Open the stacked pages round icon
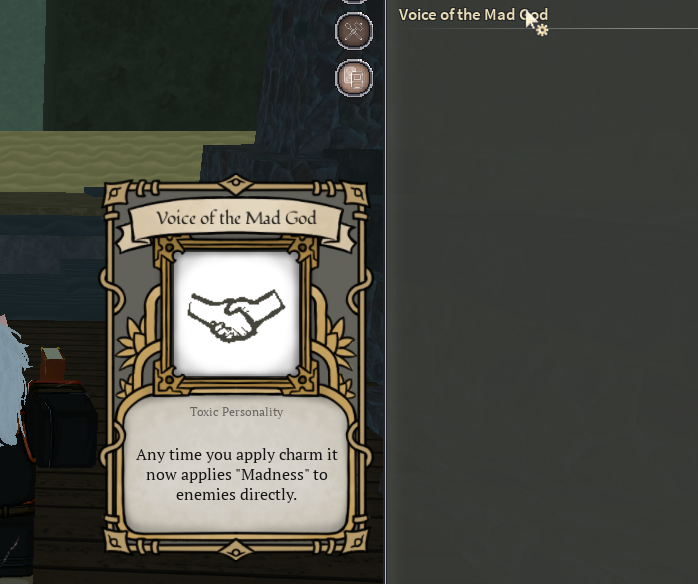 pos(353,77)
